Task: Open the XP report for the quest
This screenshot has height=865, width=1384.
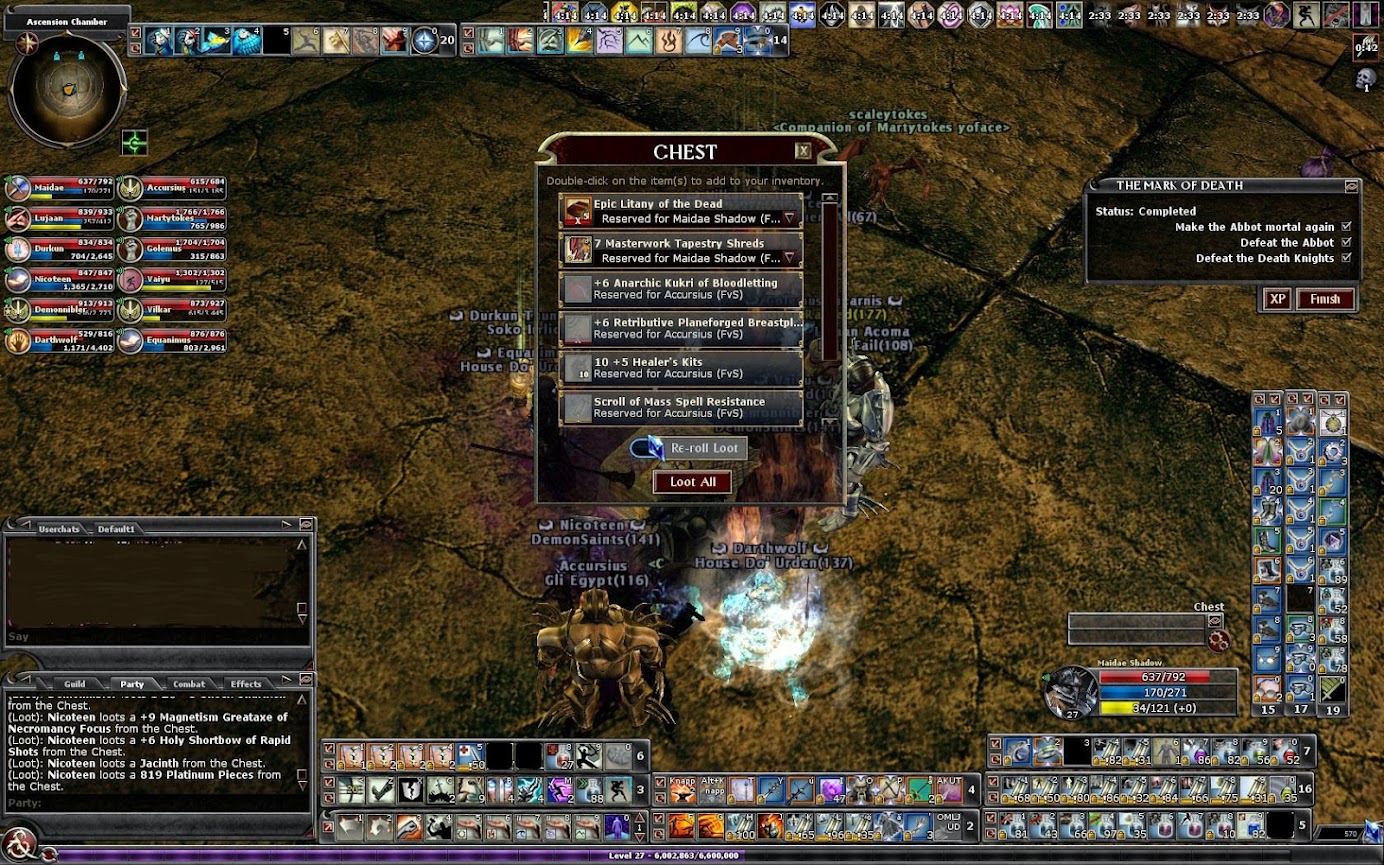Action: click(x=1276, y=299)
